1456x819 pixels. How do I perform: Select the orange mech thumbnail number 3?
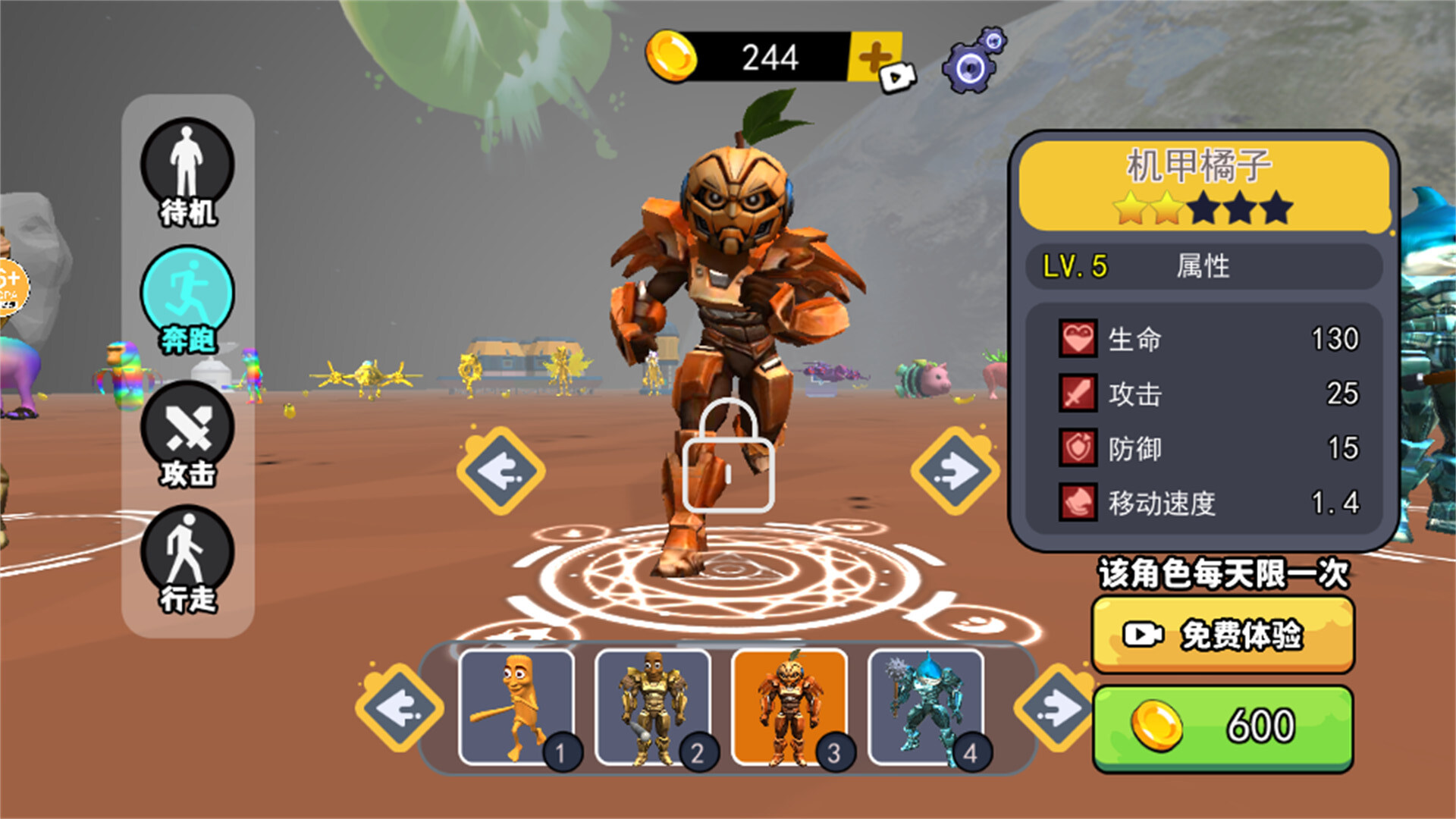click(790, 707)
